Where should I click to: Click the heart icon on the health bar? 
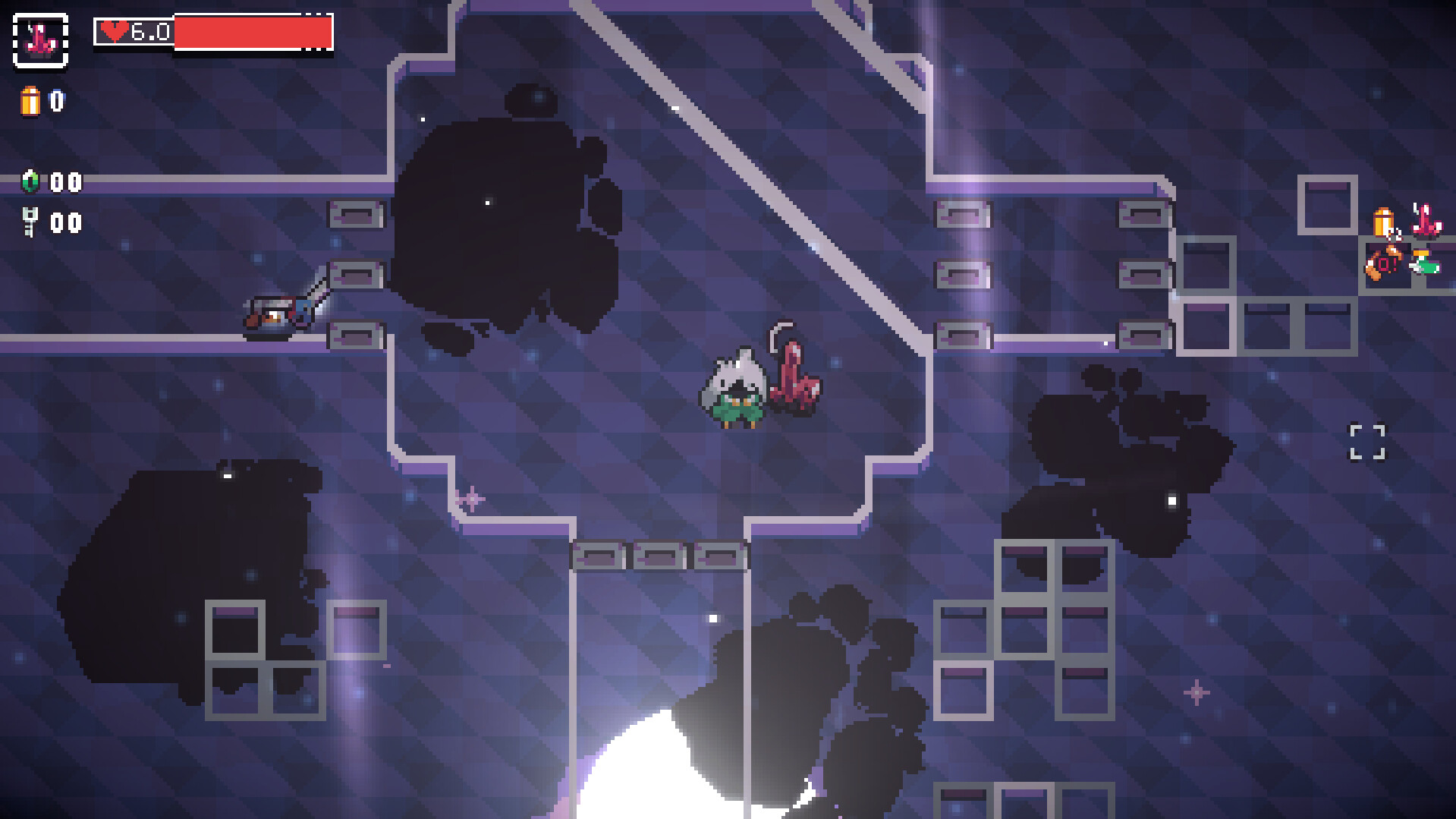coord(114,30)
